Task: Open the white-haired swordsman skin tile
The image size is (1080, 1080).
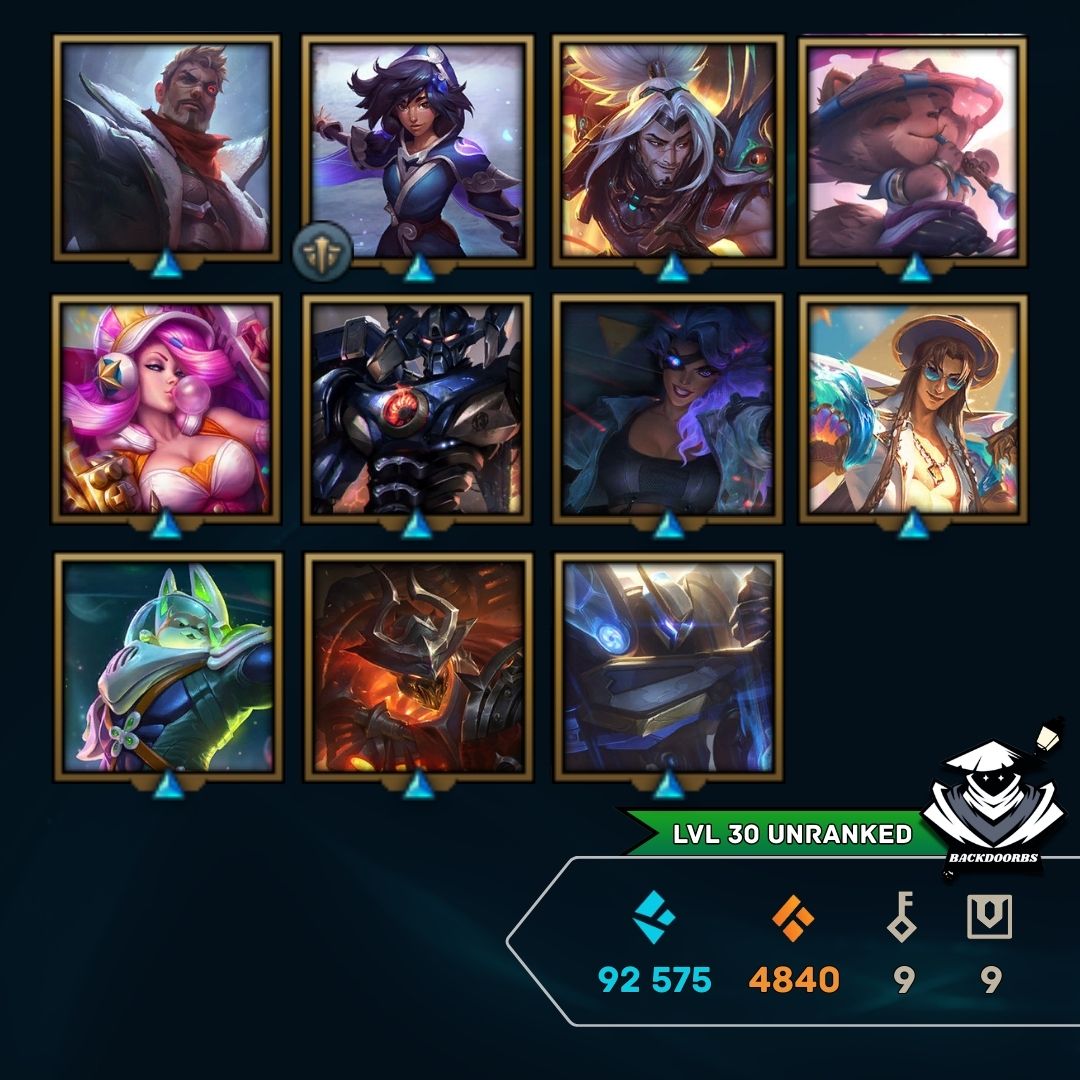Action: [x=667, y=148]
